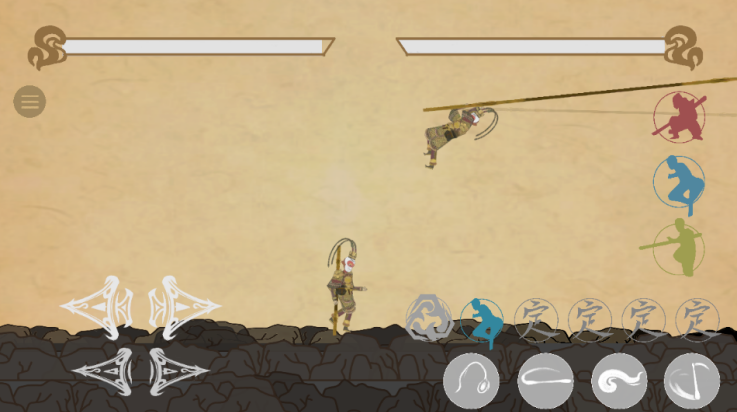Tap the larger left-pointing movement arrow
This screenshot has height=412, width=737.
pyautogui.click(x=98, y=305)
